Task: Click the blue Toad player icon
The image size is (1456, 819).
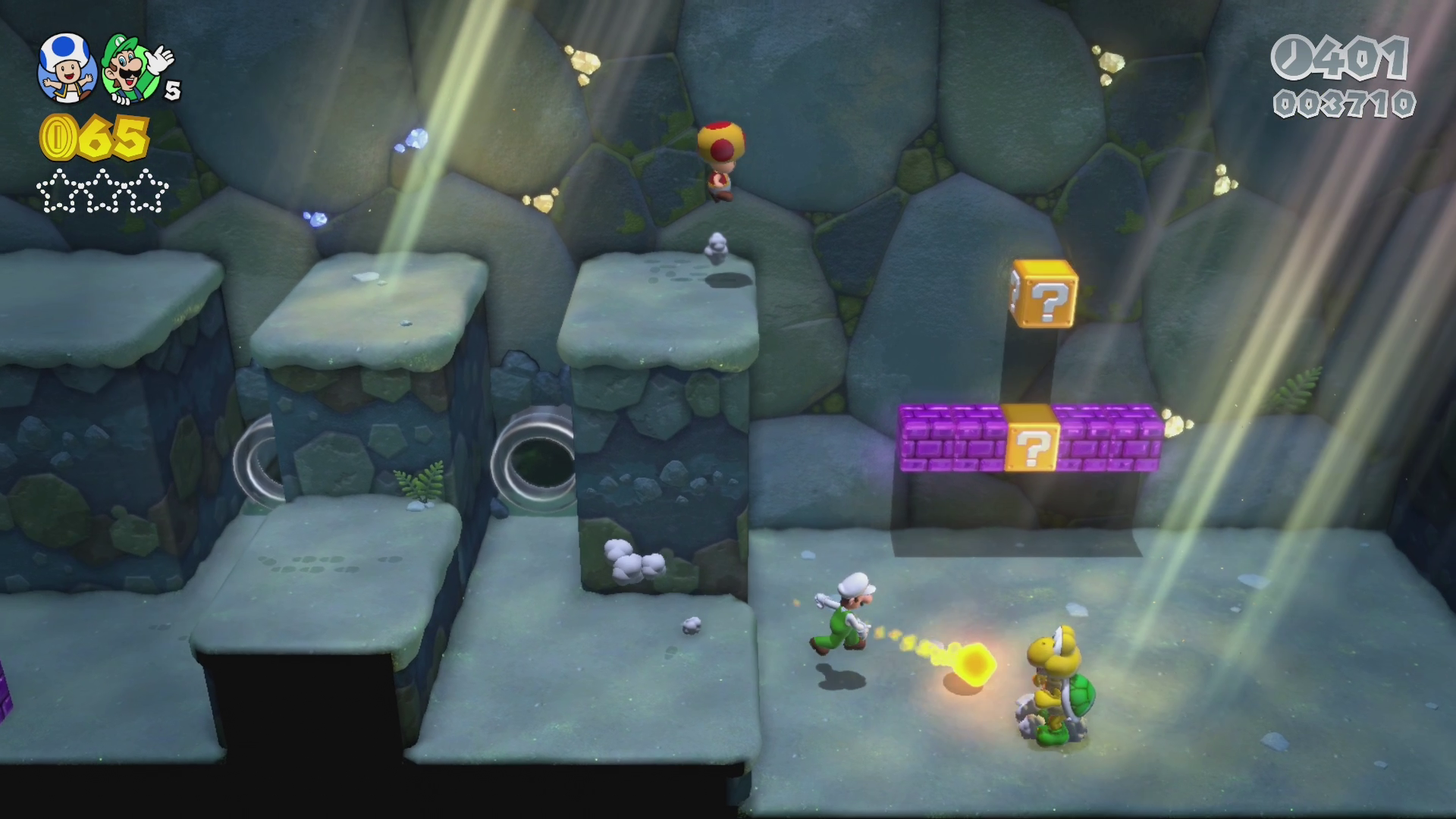Action: click(x=67, y=67)
